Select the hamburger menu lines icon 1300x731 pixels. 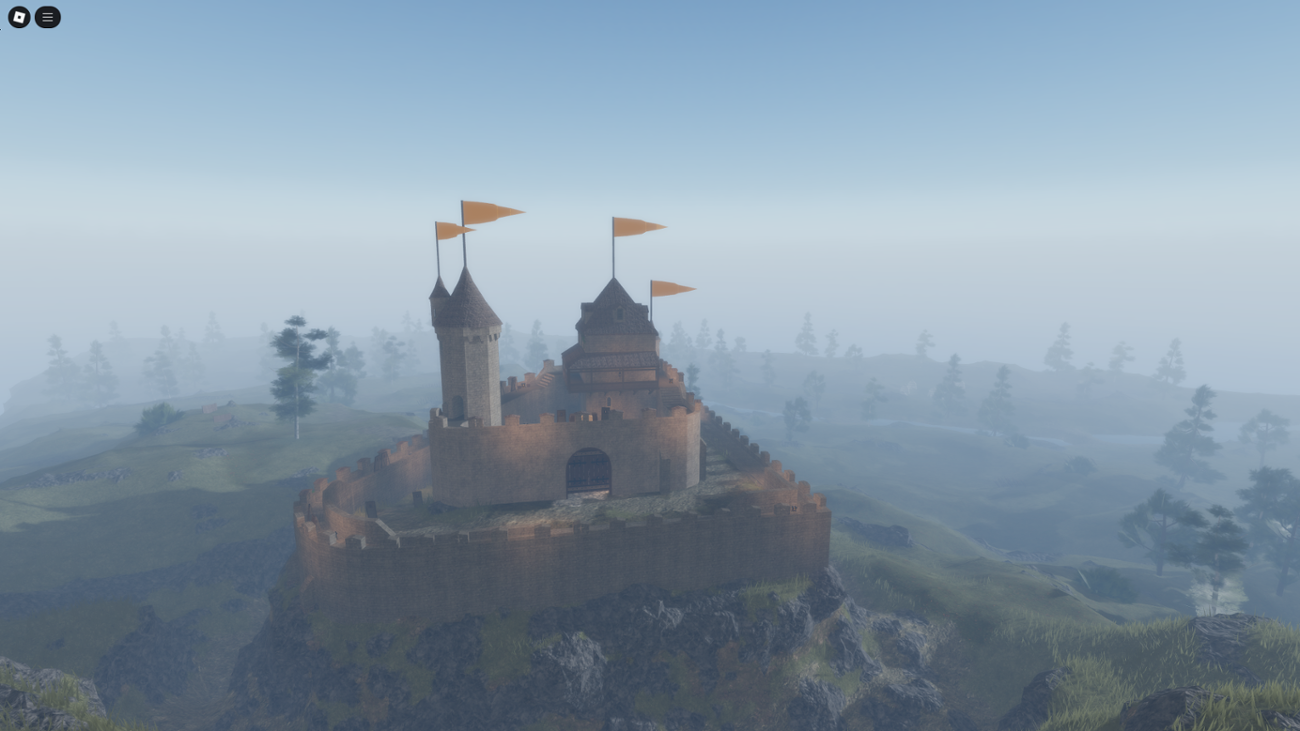[x=46, y=17]
